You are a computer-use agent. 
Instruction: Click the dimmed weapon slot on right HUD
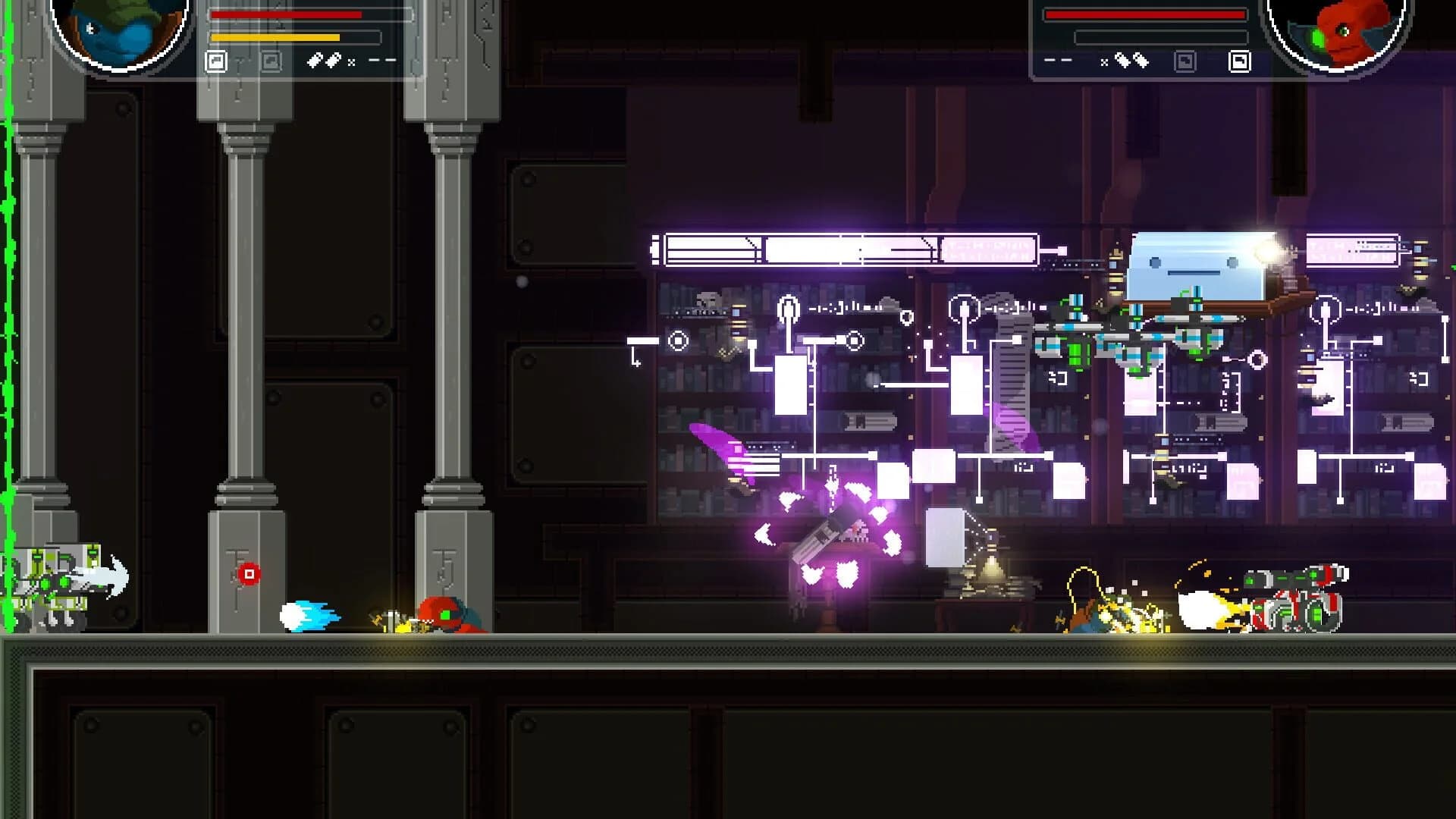pyautogui.click(x=1185, y=59)
